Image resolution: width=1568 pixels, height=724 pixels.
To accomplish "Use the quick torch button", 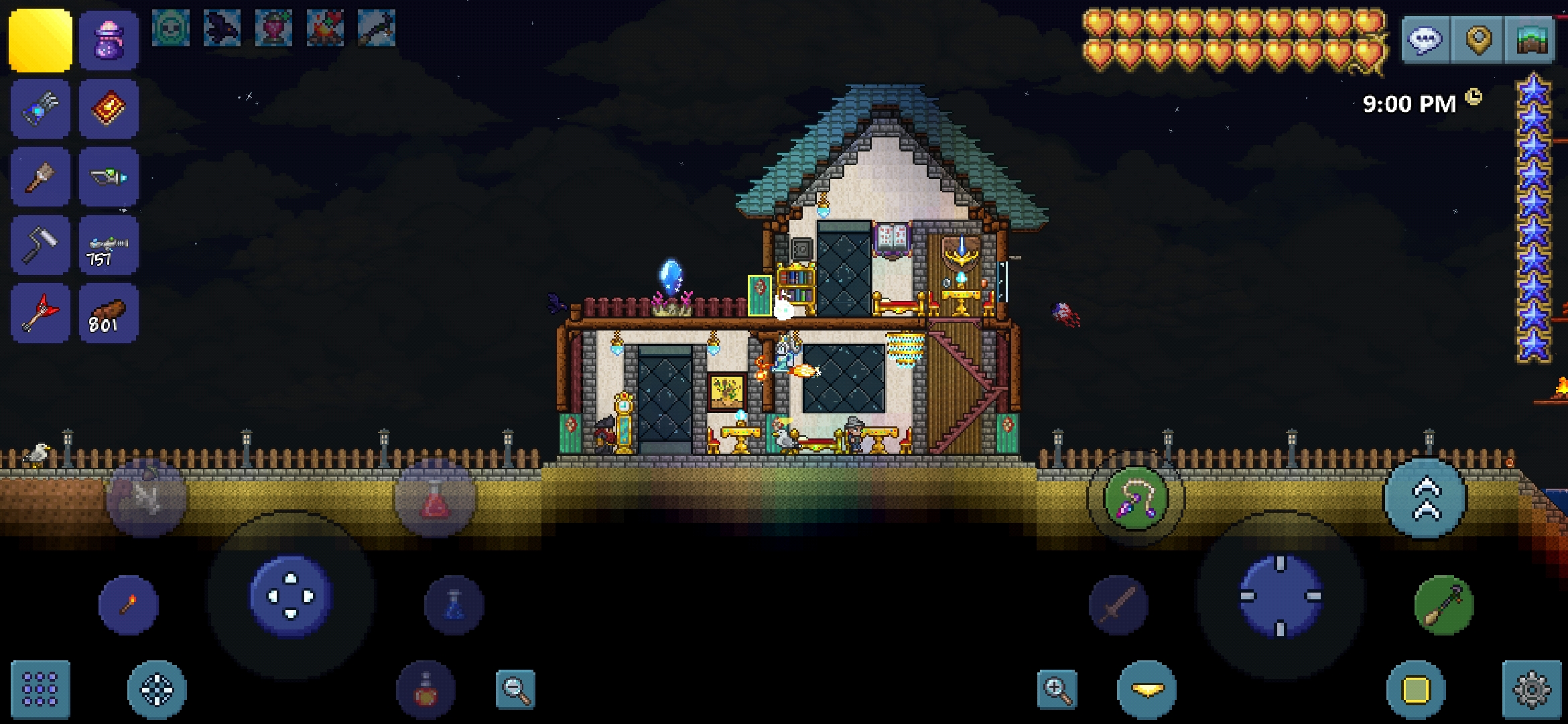I will pos(129,605).
